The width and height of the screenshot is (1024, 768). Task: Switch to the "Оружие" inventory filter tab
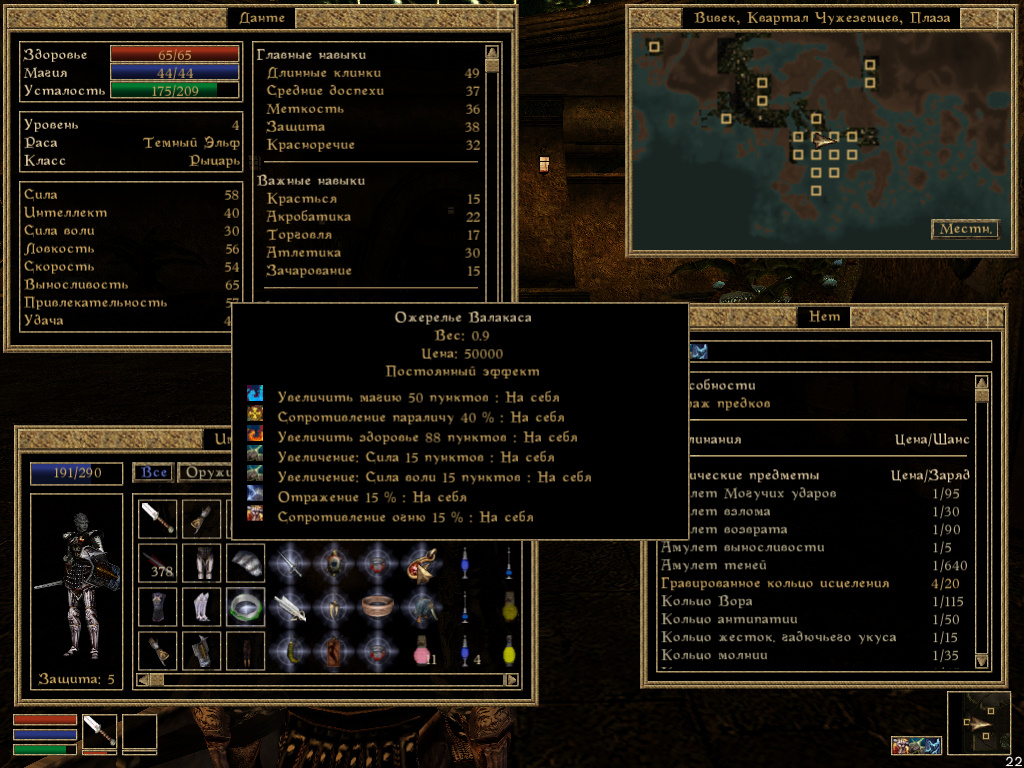pos(204,473)
